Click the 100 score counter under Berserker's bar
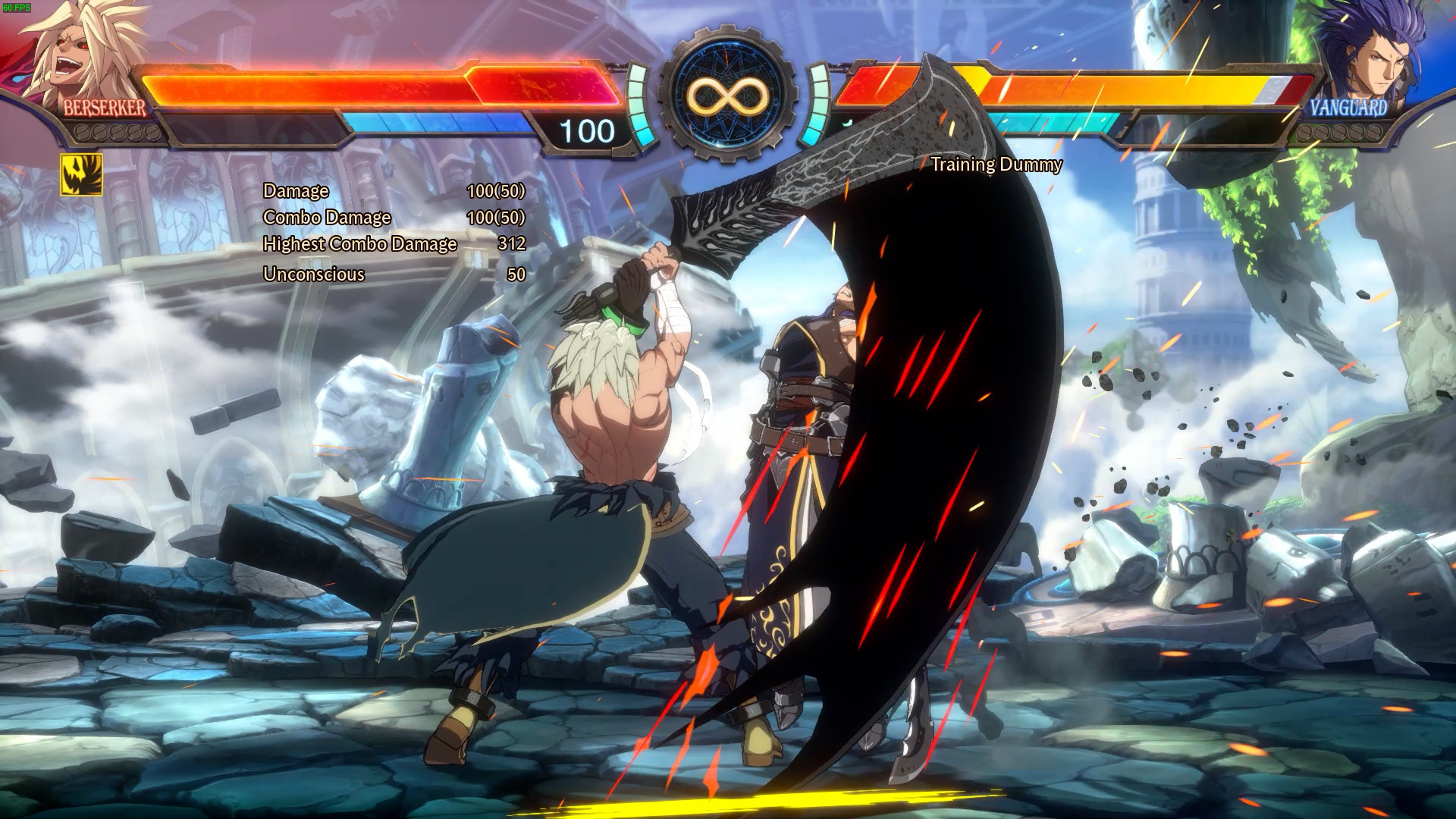Screen dimensions: 1456x819 (587, 131)
